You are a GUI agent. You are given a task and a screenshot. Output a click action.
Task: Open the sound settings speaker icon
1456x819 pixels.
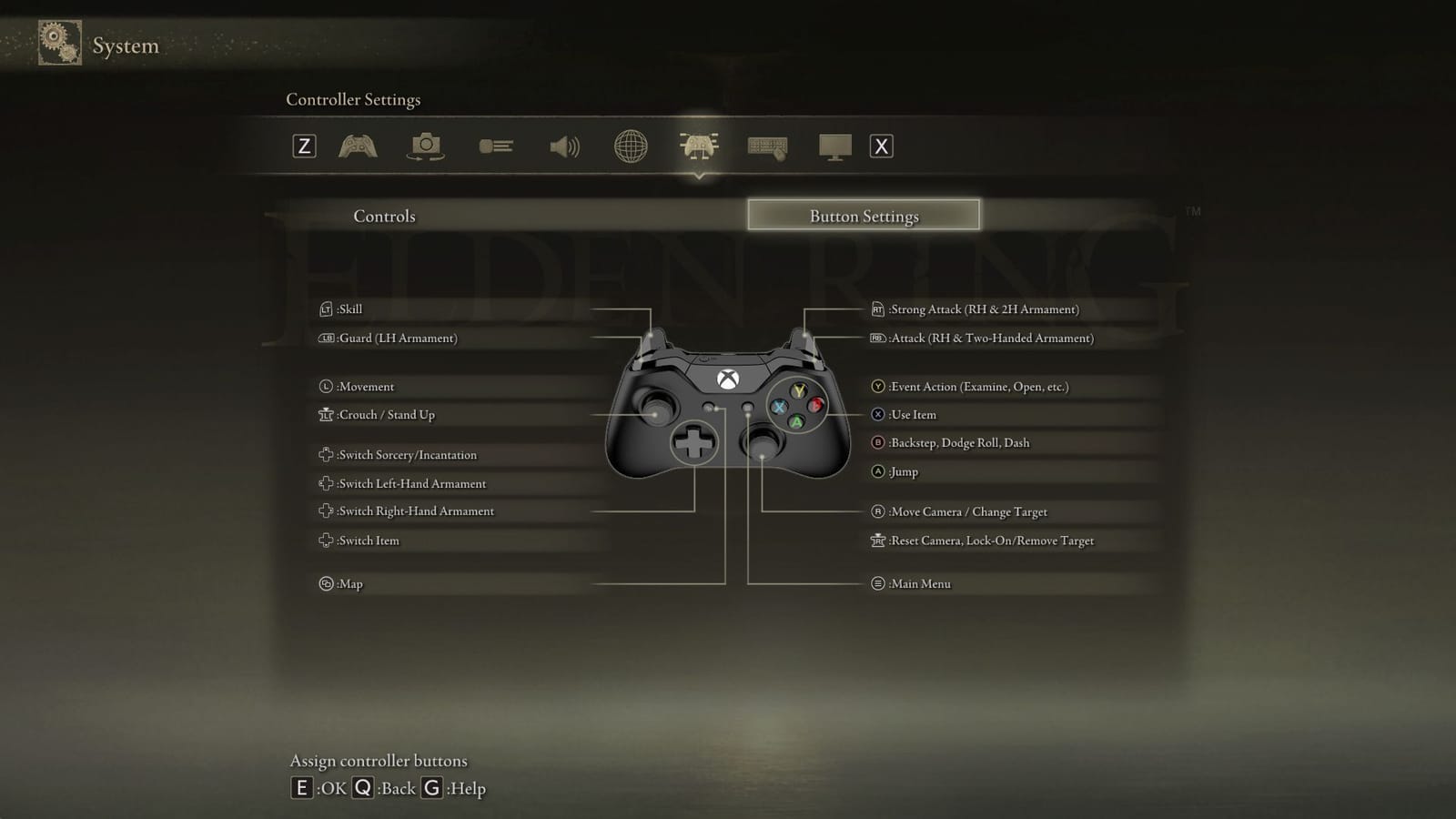565,146
